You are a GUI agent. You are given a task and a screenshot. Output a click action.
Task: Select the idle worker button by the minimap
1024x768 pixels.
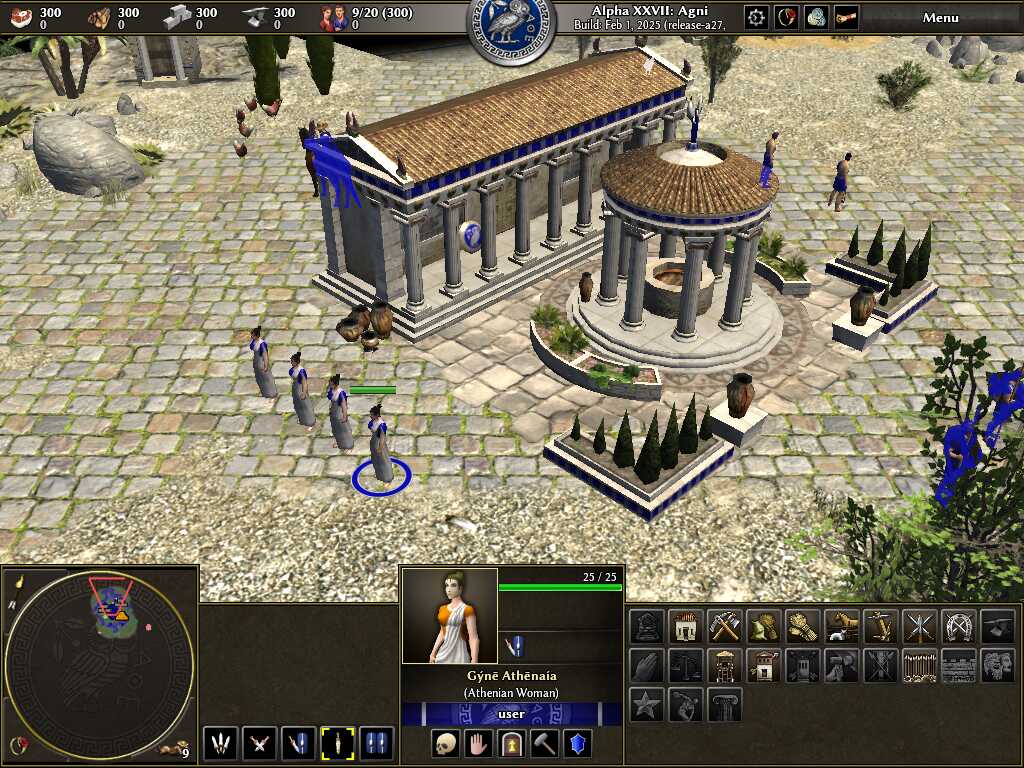[174, 748]
